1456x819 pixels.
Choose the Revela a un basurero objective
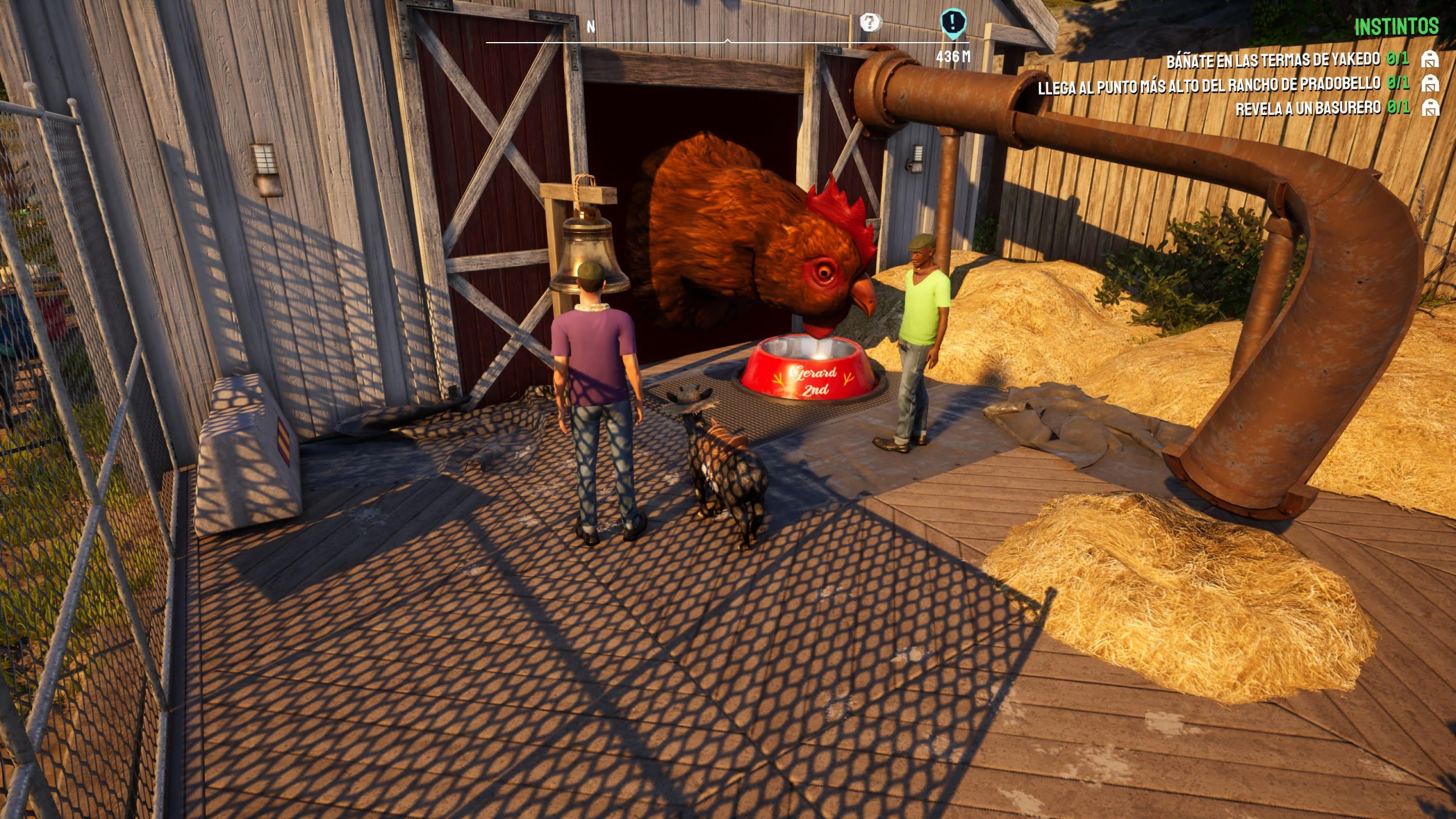(x=1308, y=108)
